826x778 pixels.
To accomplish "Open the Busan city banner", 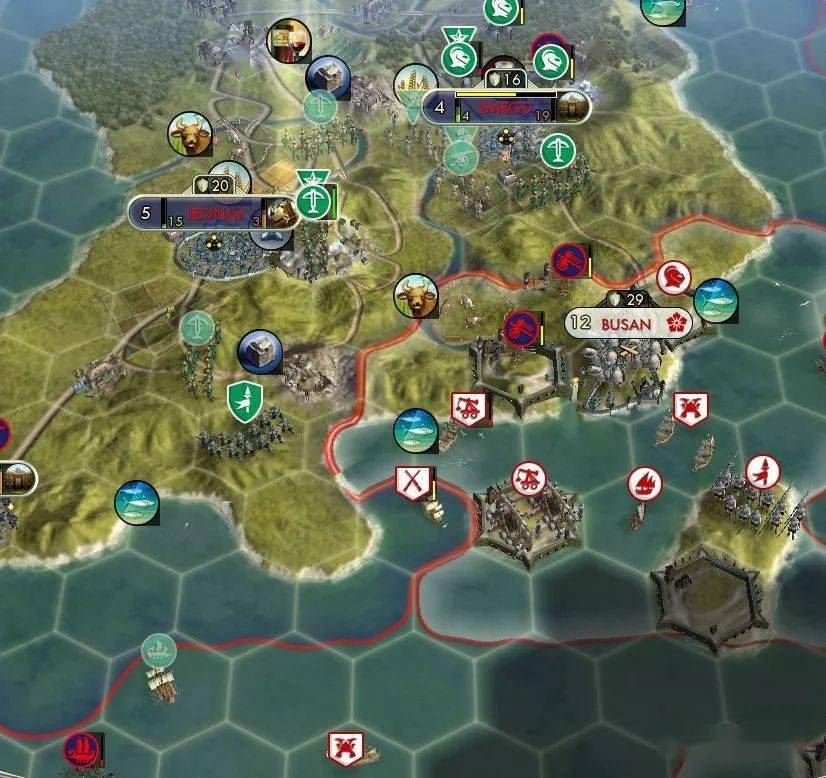I will tap(623, 323).
